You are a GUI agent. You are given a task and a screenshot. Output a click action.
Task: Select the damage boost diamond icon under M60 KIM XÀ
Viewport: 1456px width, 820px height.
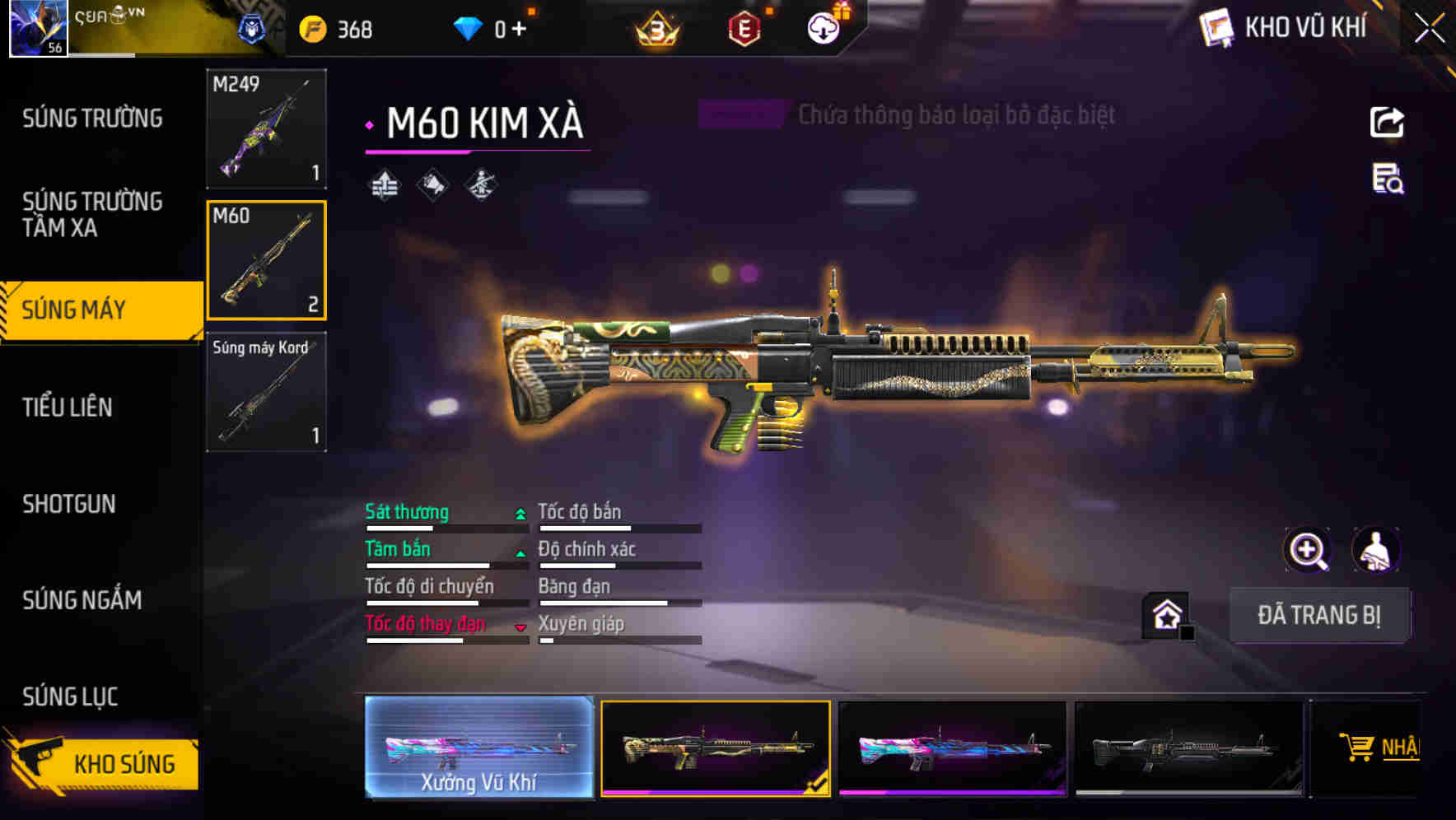384,183
